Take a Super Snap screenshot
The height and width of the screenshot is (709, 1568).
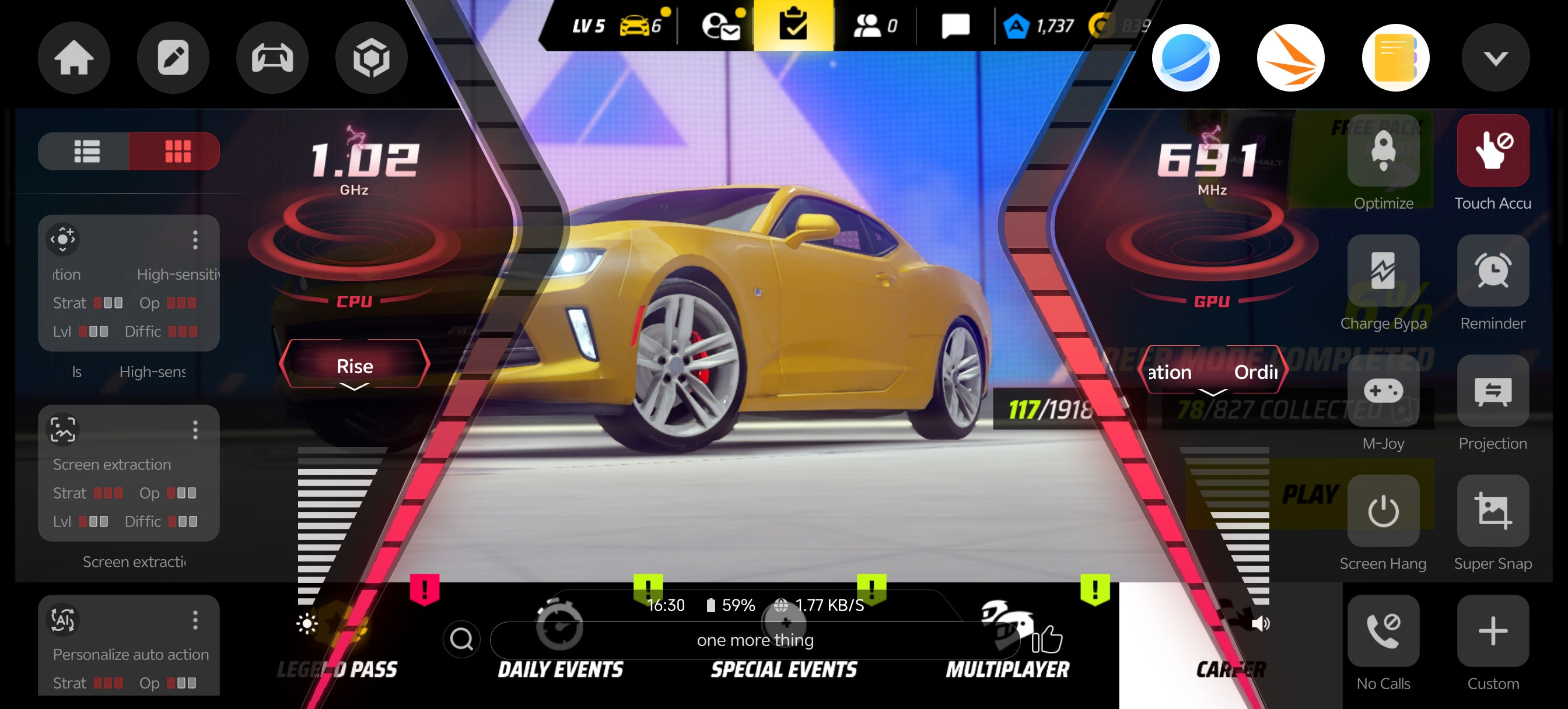(x=1492, y=511)
